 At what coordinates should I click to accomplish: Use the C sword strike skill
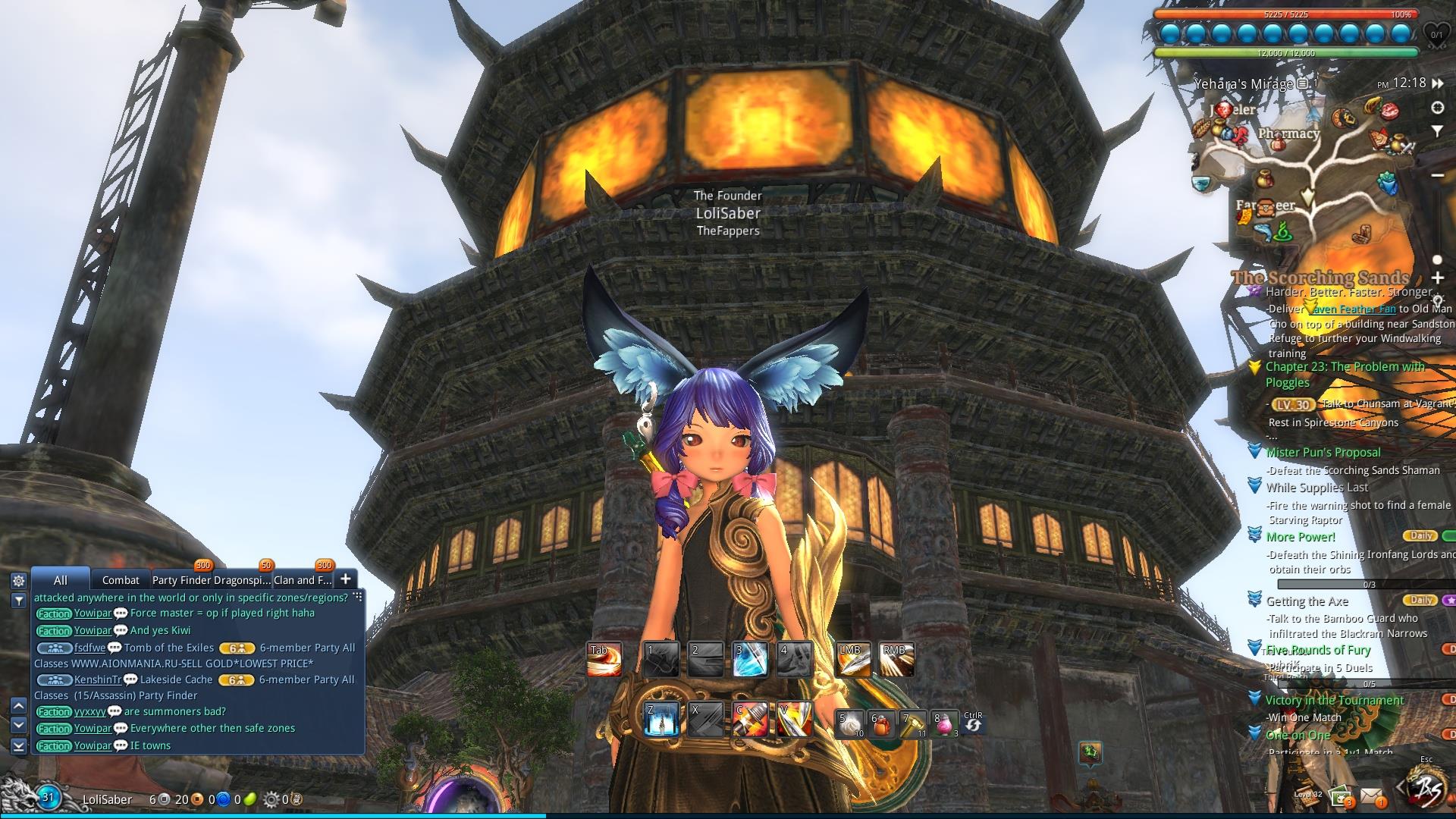tap(751, 720)
